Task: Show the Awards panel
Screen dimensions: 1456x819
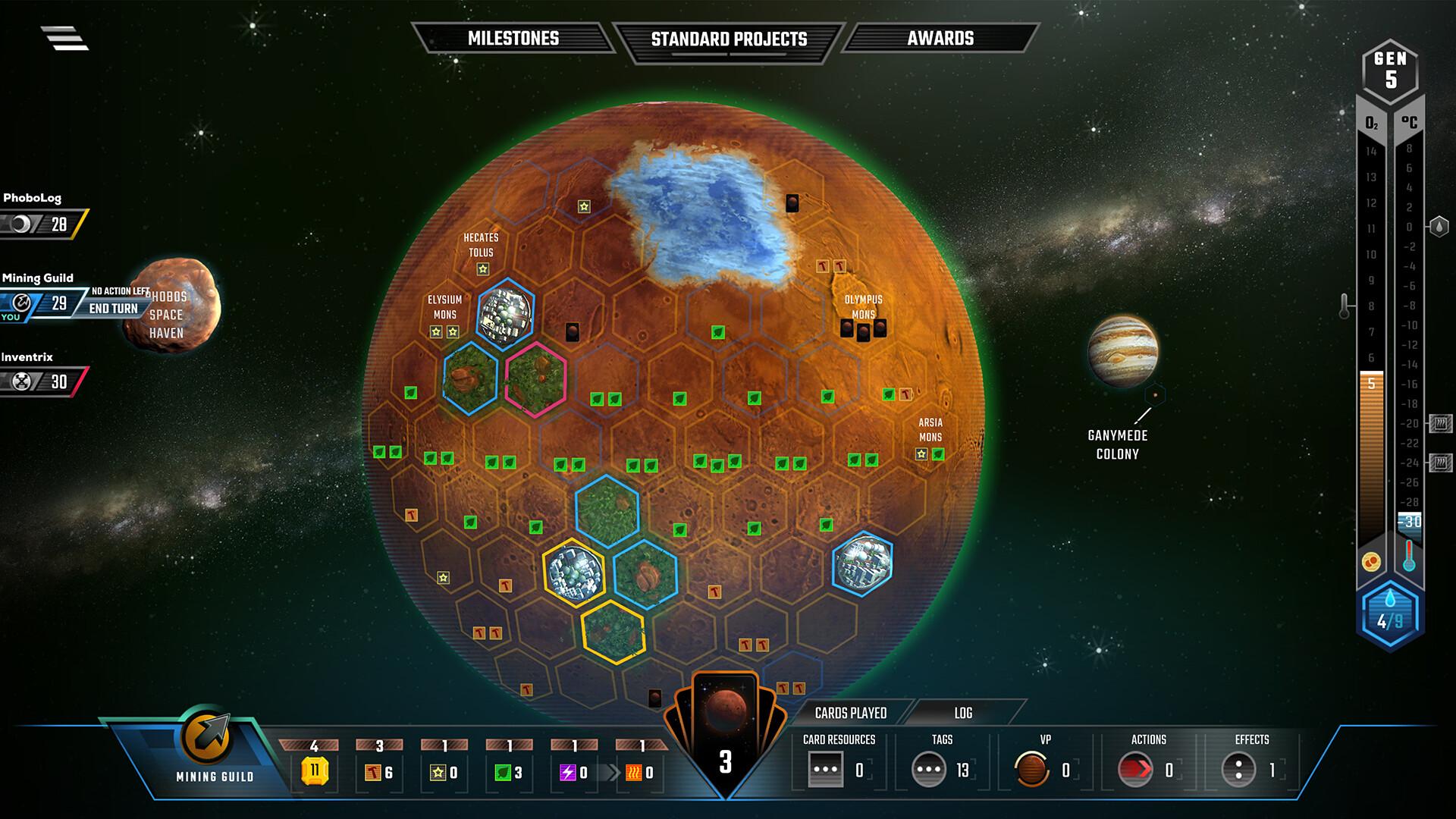Action: click(940, 39)
